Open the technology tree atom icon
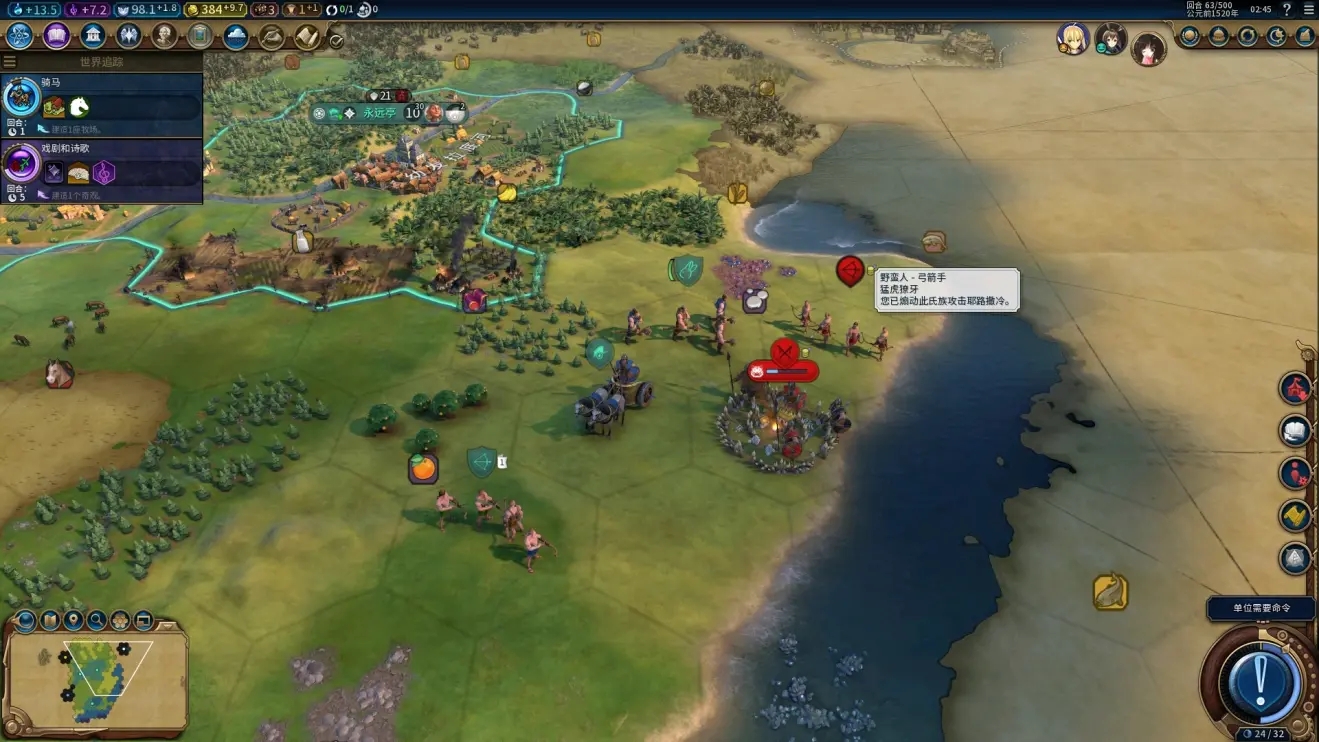 click(20, 36)
